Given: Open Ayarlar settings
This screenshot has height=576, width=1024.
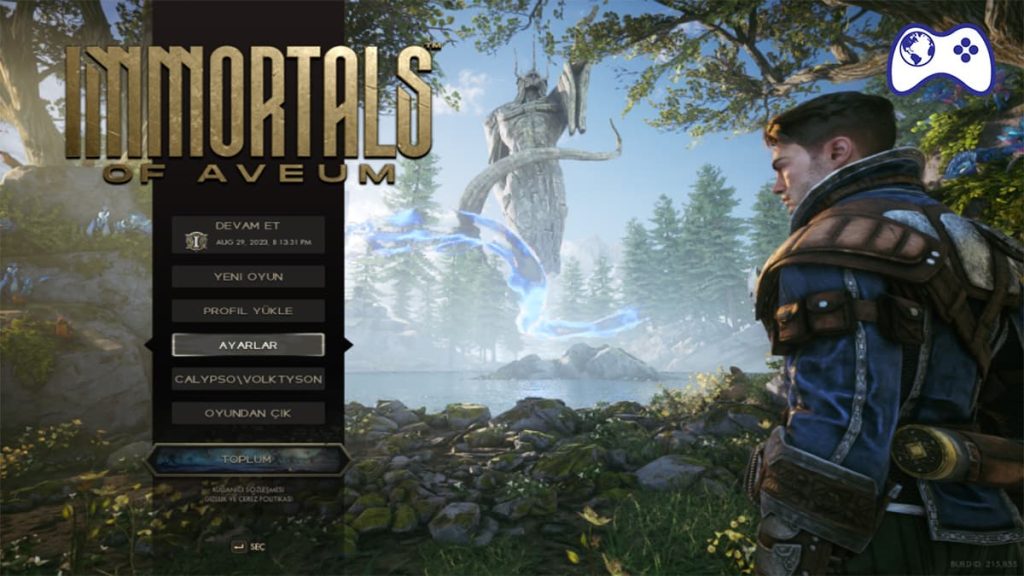Looking at the screenshot, I should pos(248,344).
